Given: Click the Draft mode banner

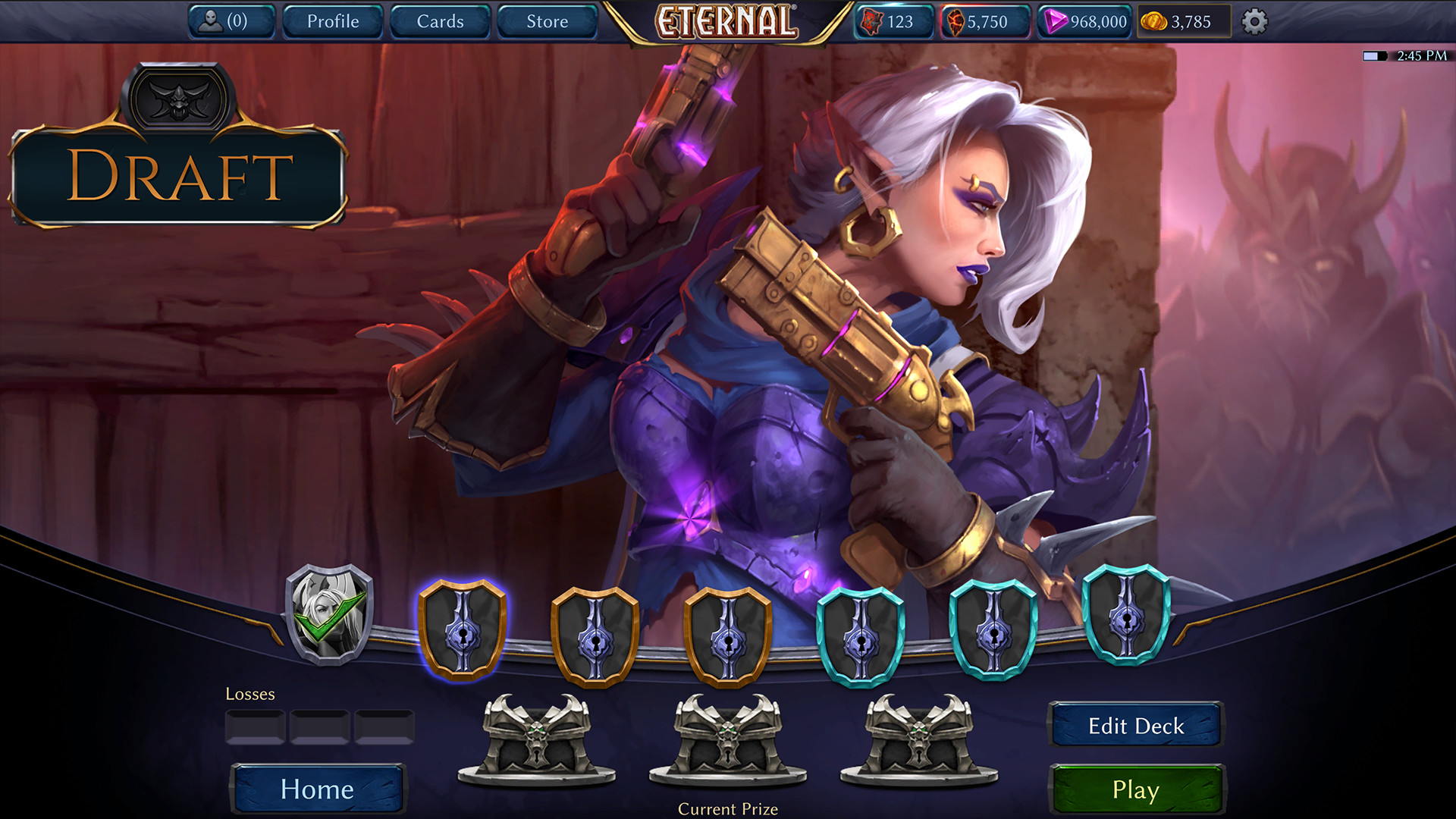Looking at the screenshot, I should [x=179, y=176].
